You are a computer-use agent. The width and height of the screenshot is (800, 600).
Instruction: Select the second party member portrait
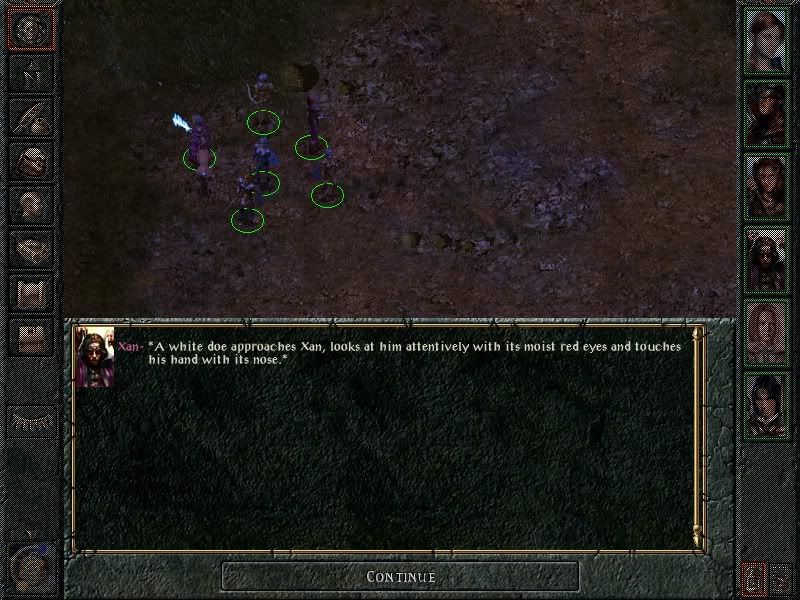(x=767, y=113)
